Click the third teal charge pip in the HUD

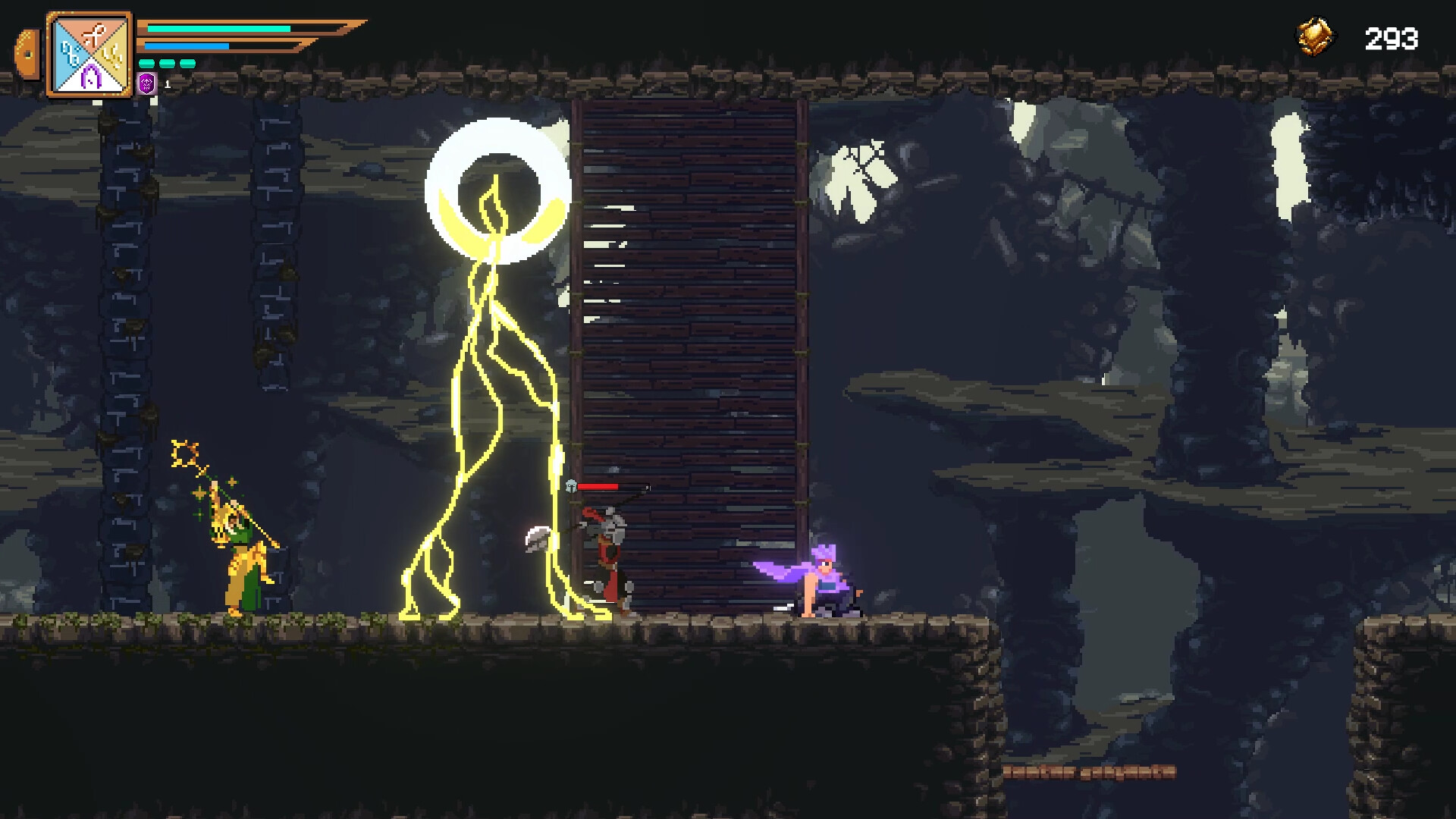point(187,63)
